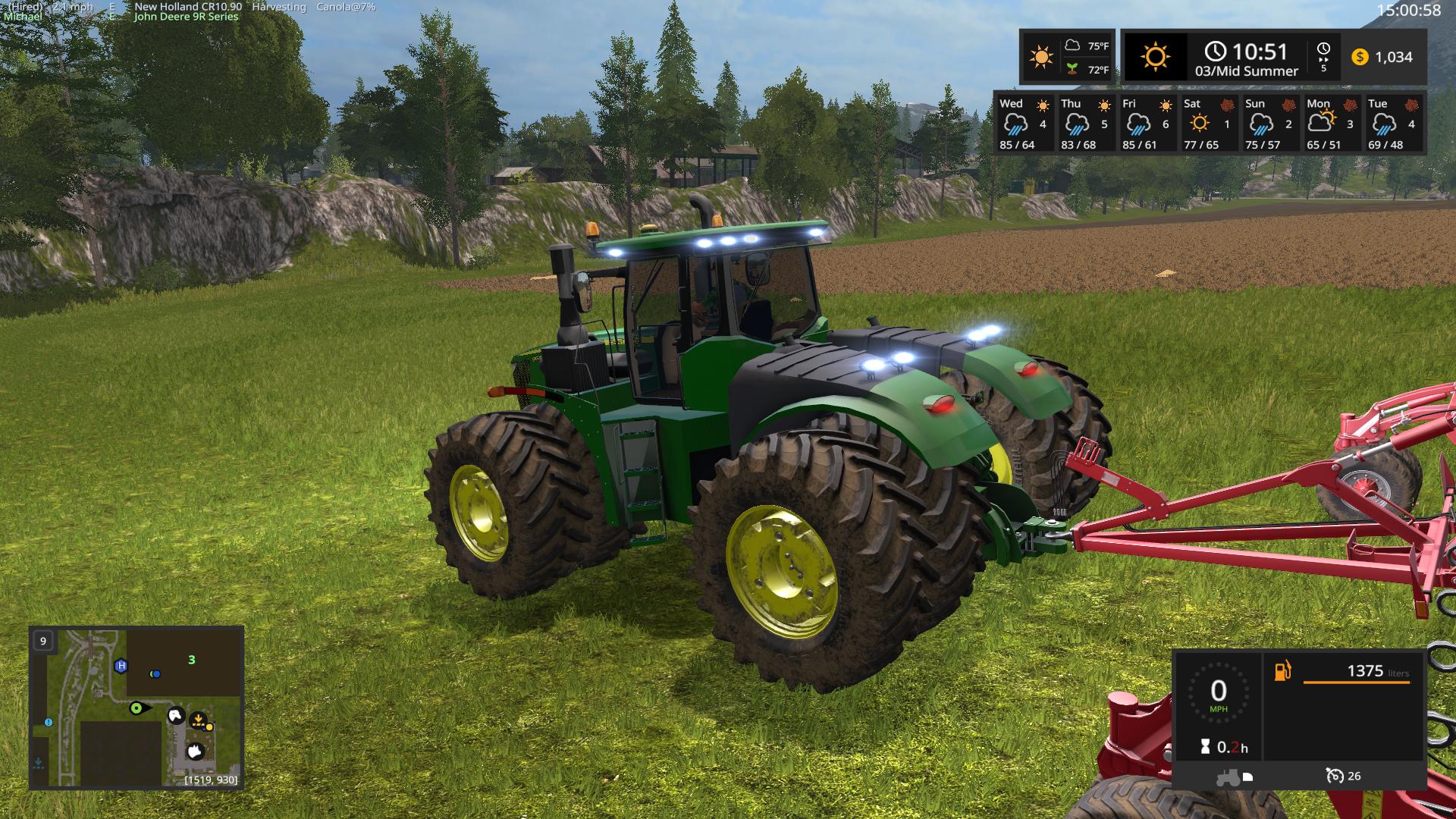Click the blue exclamation marker on minimap
Image resolution: width=1456 pixels, height=819 pixels.
[49, 723]
